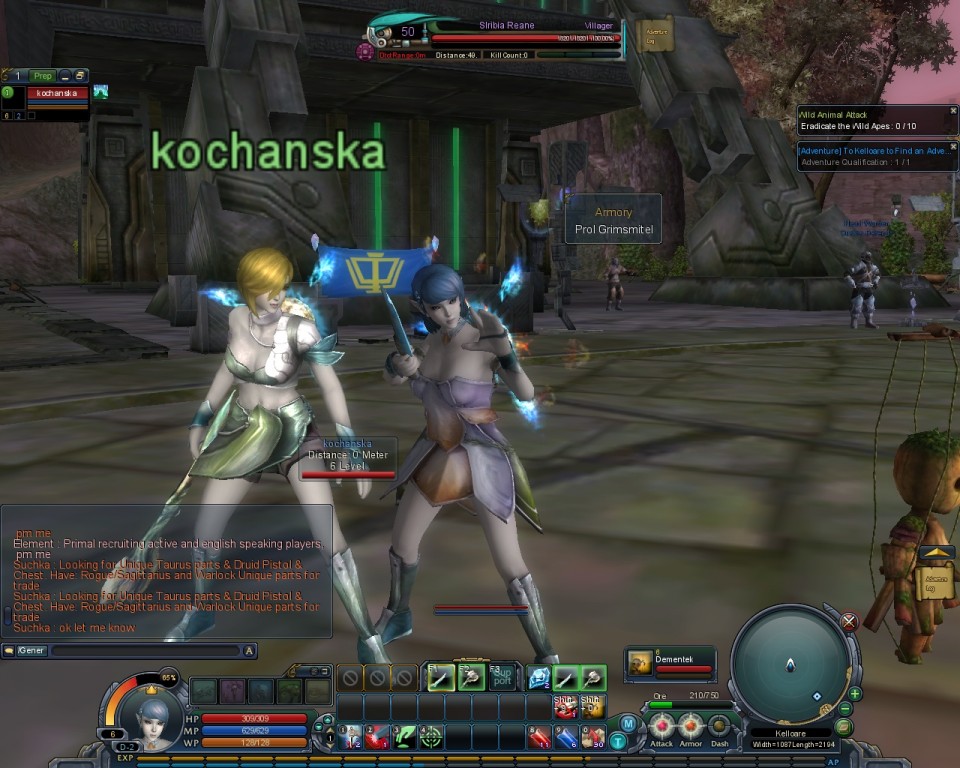
Task: Close the Wild Animal Attack quest entry
Action: 952,111
